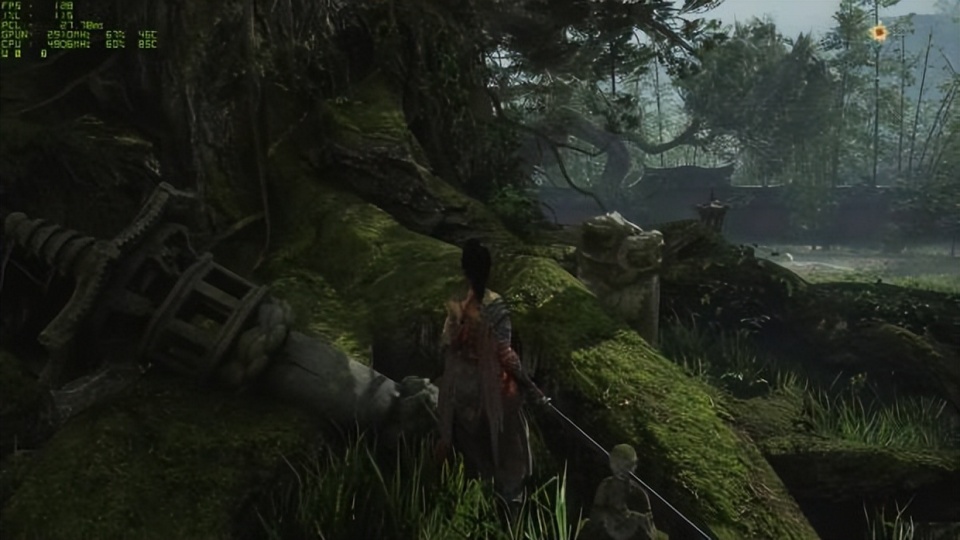Click the glowing yellow objective marker
The height and width of the screenshot is (540, 960).
(878, 33)
